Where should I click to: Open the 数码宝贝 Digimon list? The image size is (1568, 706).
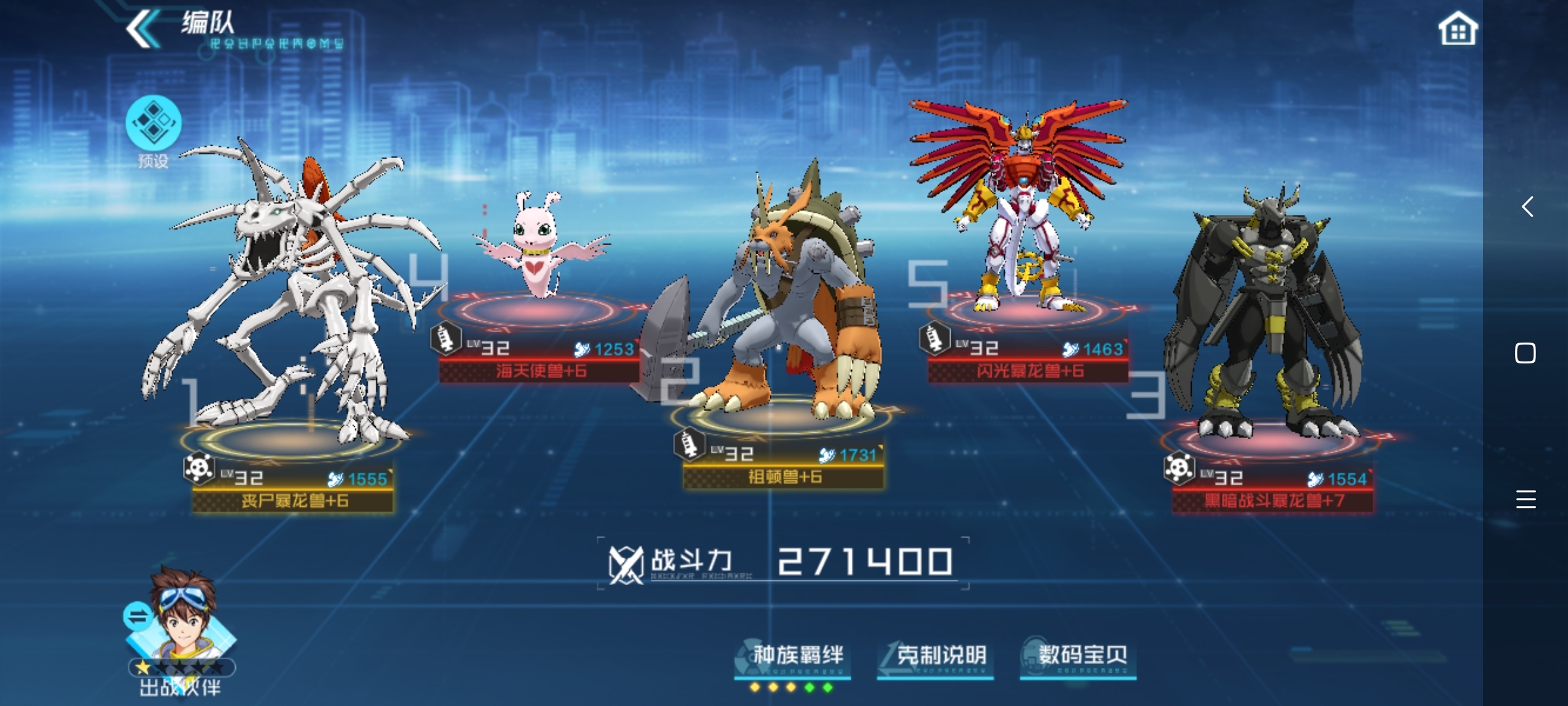click(1078, 656)
